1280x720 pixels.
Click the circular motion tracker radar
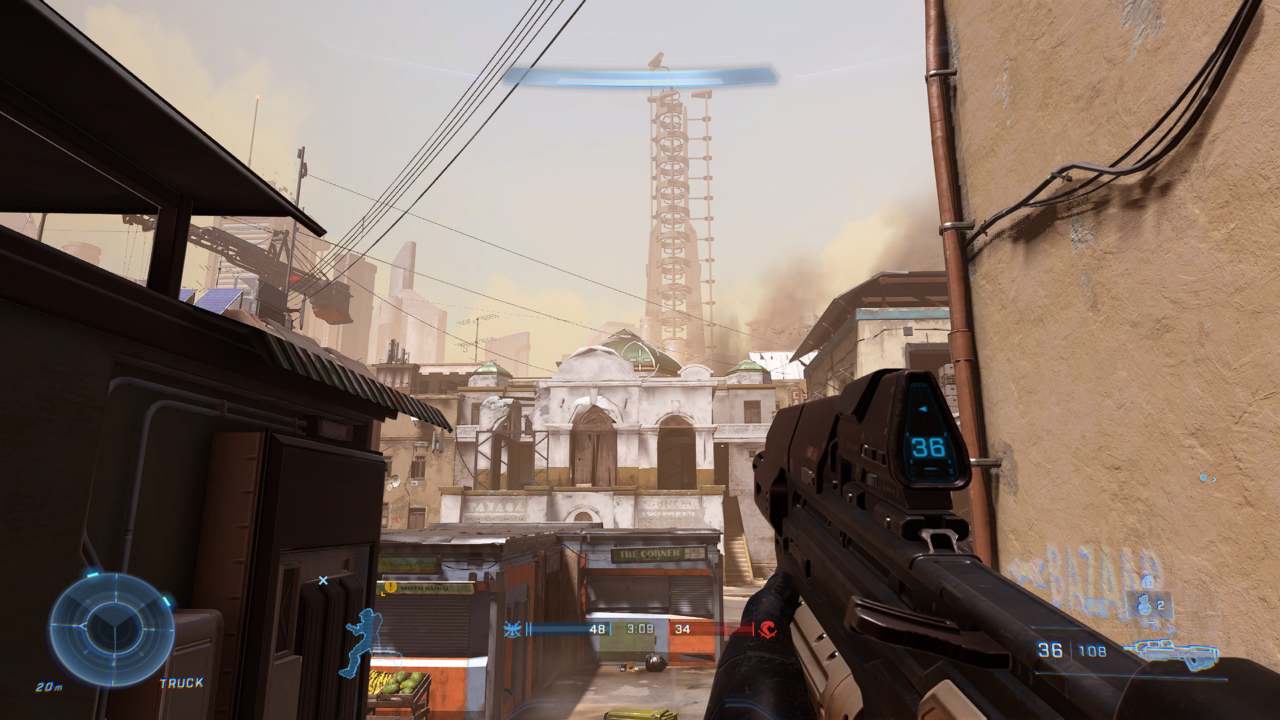(111, 629)
